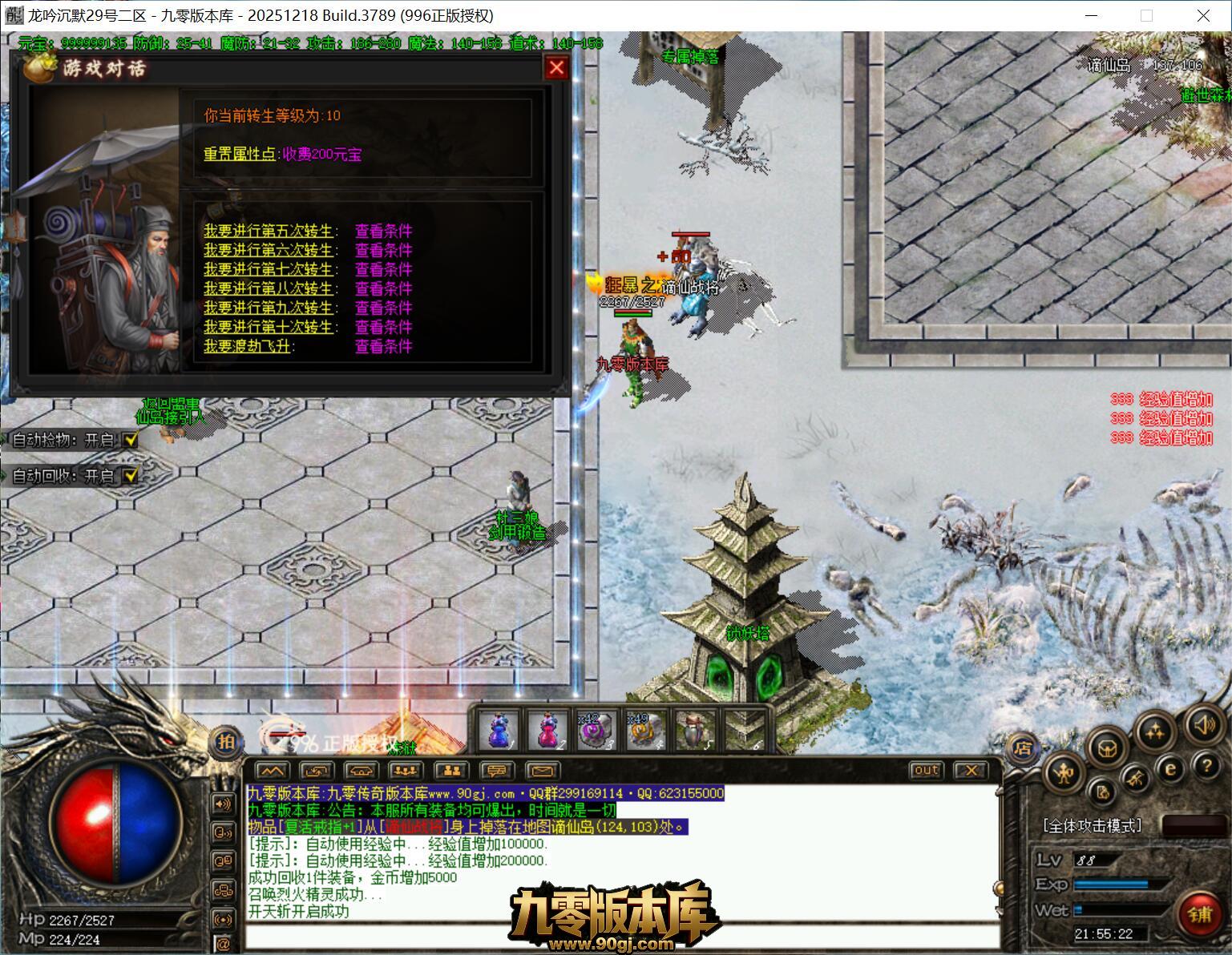The height and width of the screenshot is (955, 1232).
Task: Open help with the question mark icon
Action: click(1206, 766)
